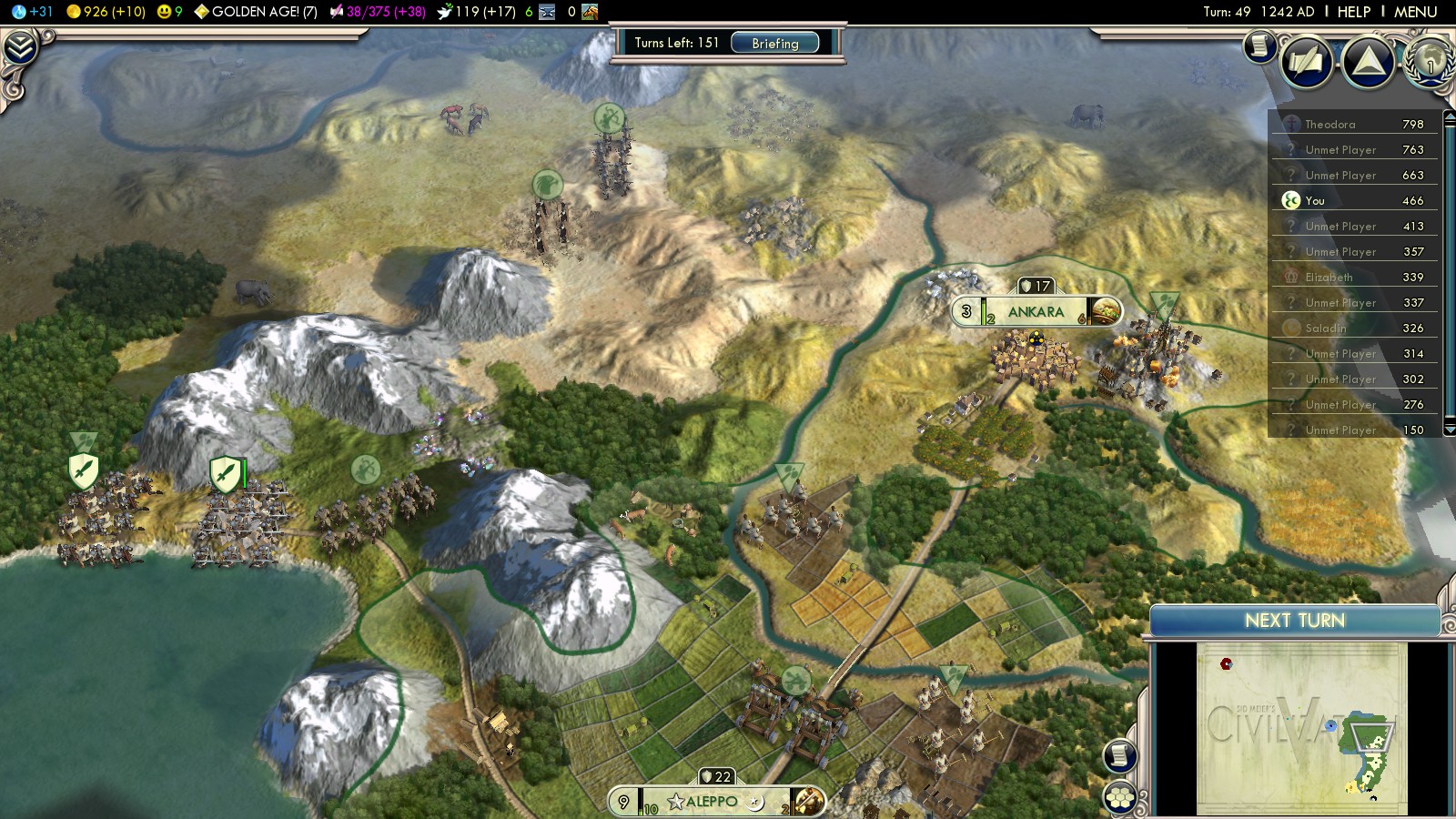The width and height of the screenshot is (1456, 819).
Task: Click the minimap
Action: point(1301,728)
